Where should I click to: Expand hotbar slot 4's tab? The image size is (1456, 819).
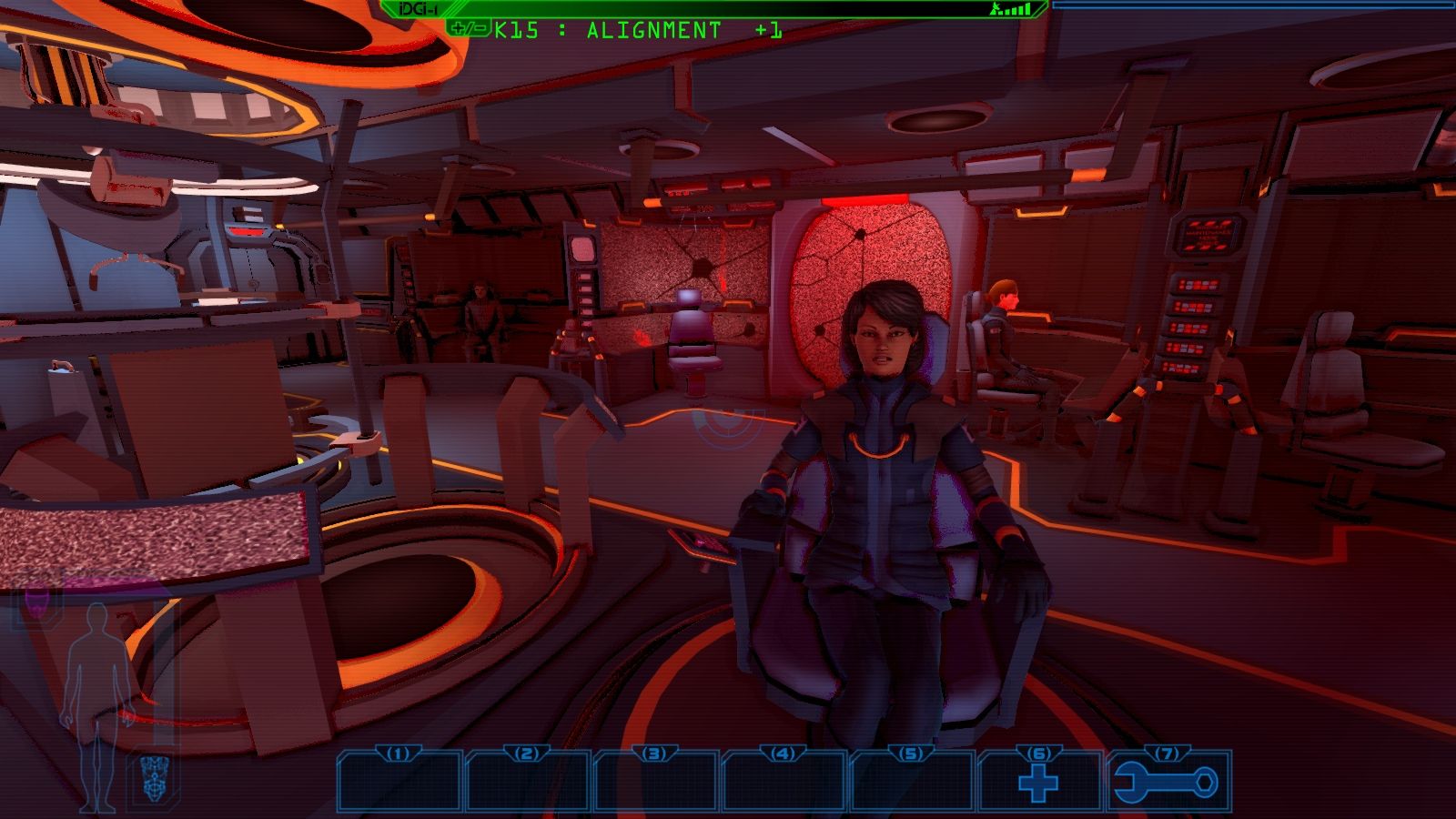781,754
